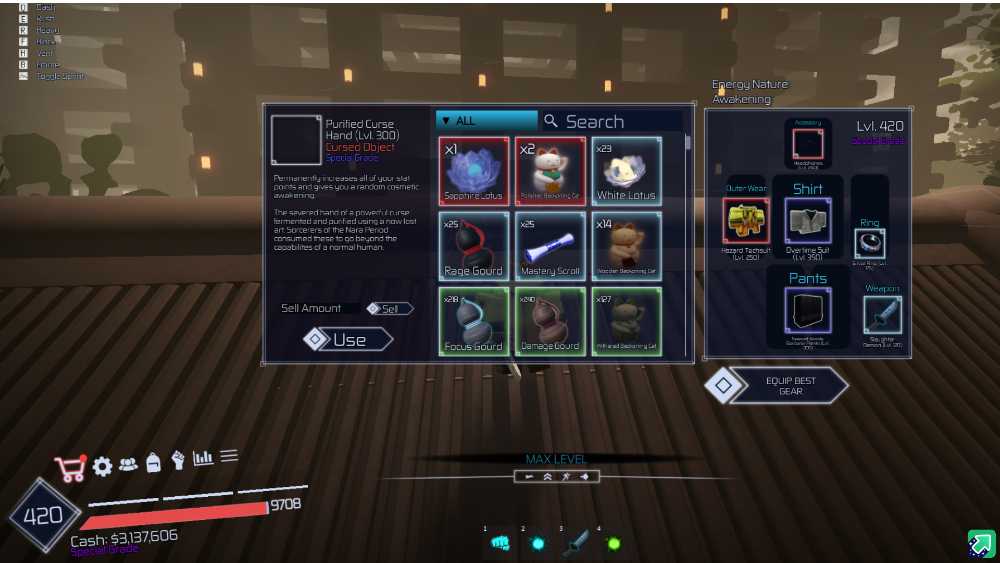The image size is (1000, 563).
Task: Open the shop cart icon
Action: tap(70, 468)
